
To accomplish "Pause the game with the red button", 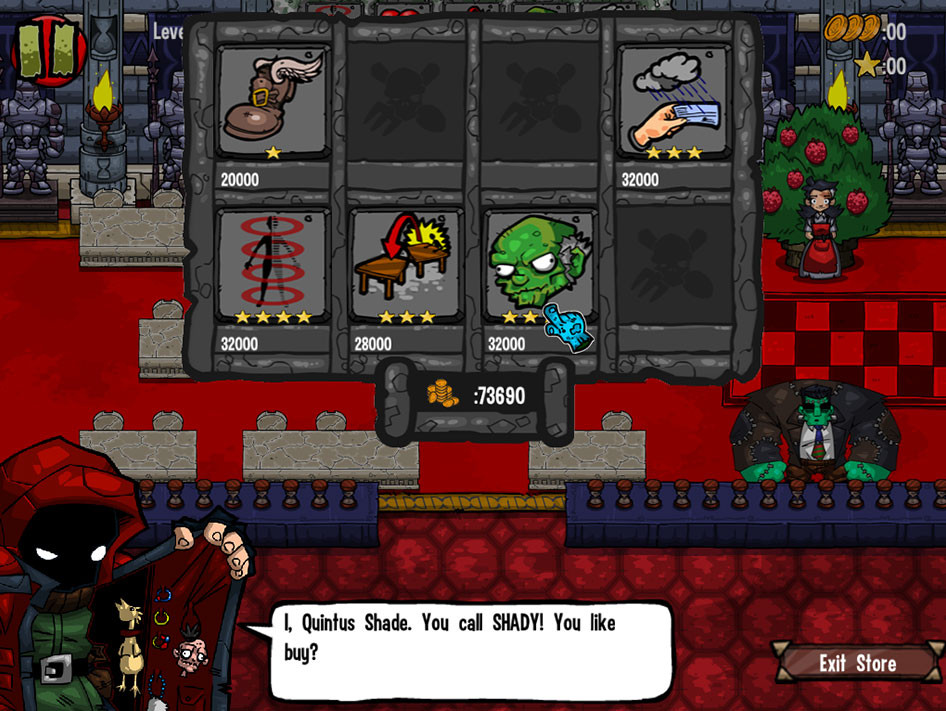I will pos(45,50).
